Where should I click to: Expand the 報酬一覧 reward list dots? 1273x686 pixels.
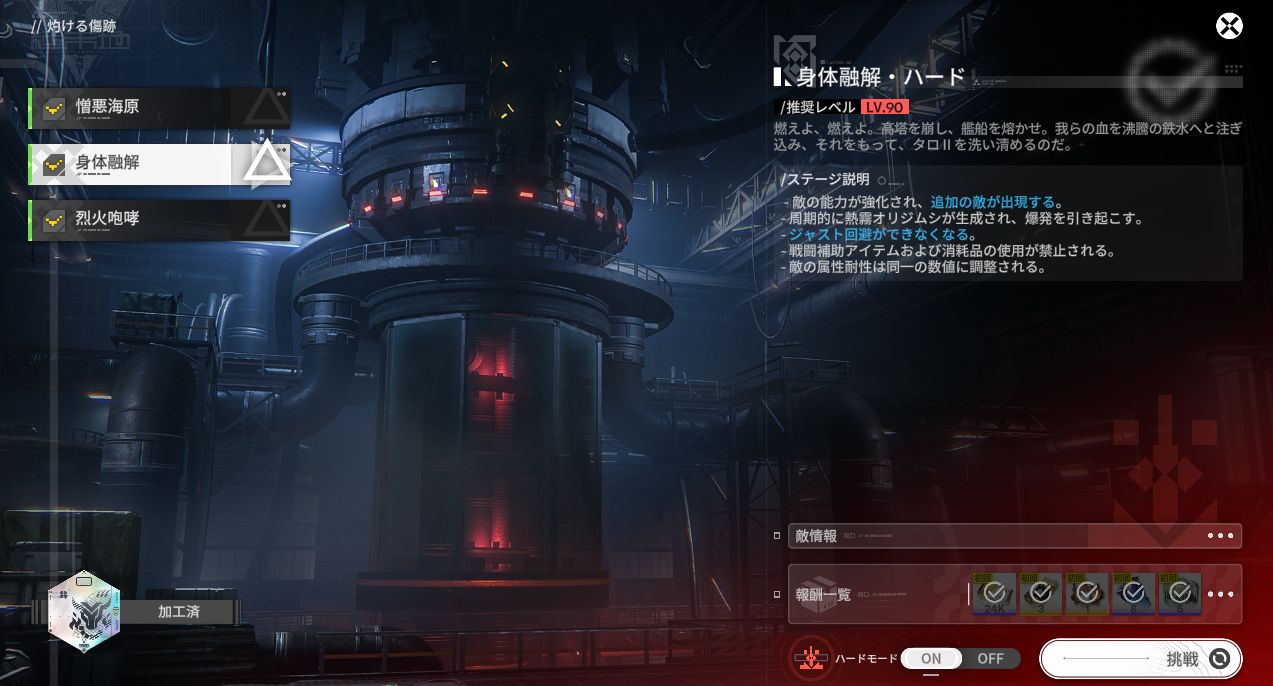tap(1220, 594)
